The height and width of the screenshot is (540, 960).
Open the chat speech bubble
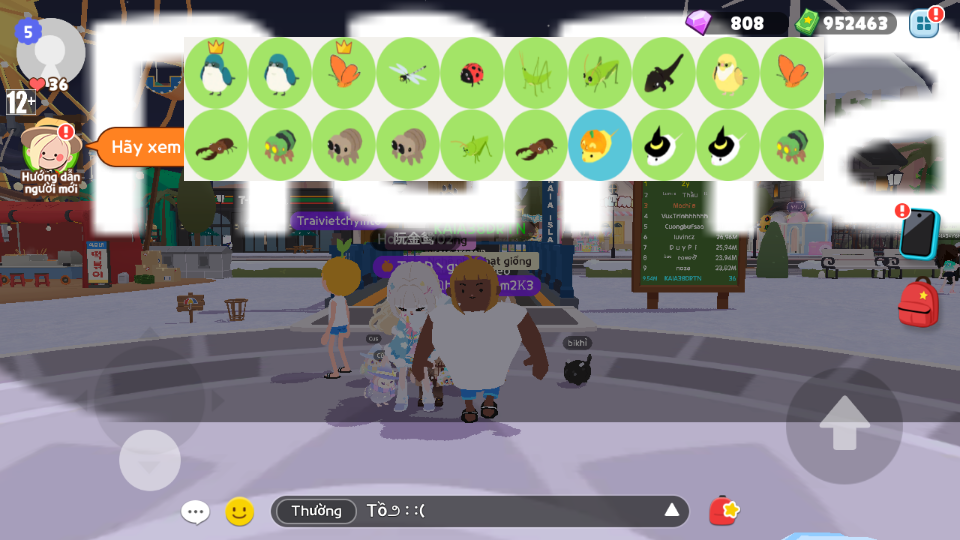click(195, 512)
